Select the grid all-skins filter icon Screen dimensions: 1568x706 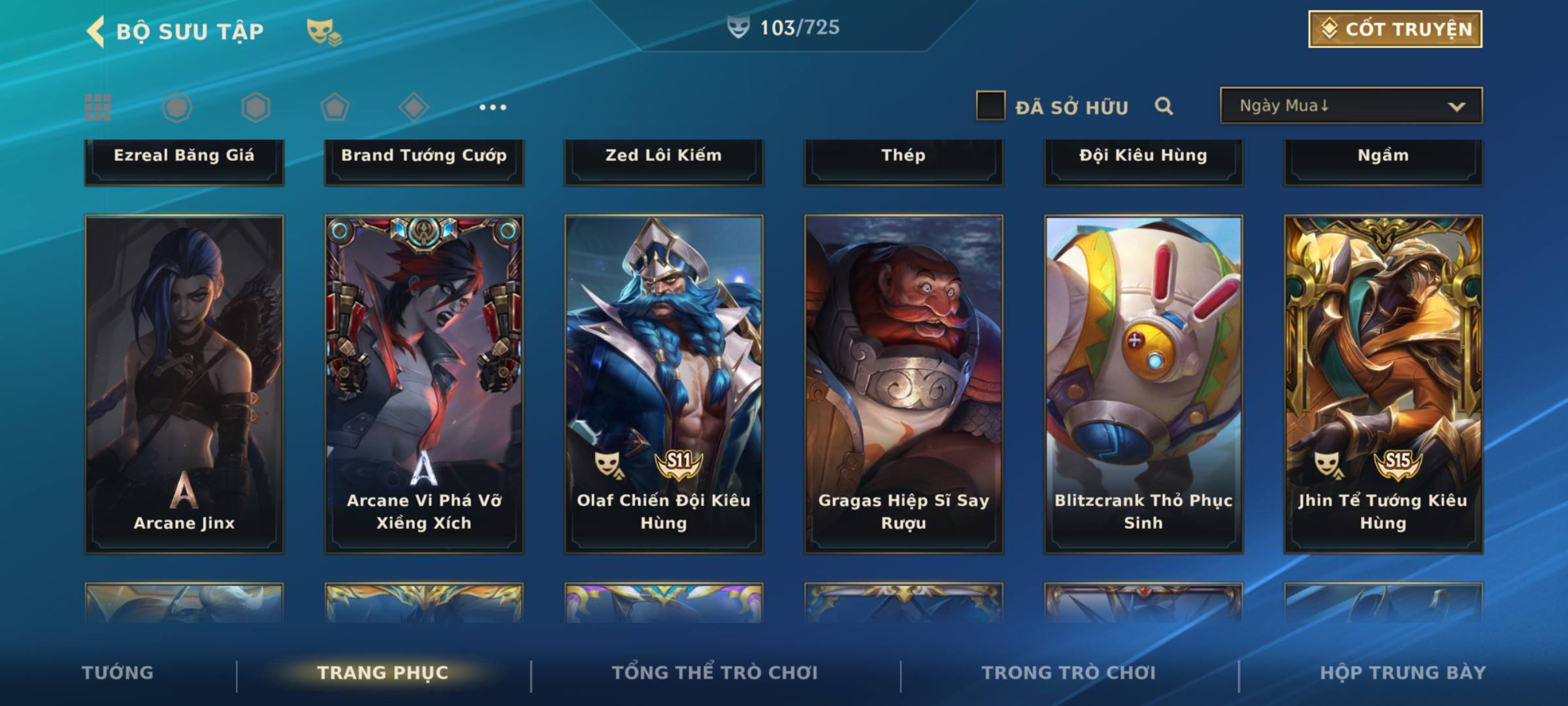click(x=98, y=107)
